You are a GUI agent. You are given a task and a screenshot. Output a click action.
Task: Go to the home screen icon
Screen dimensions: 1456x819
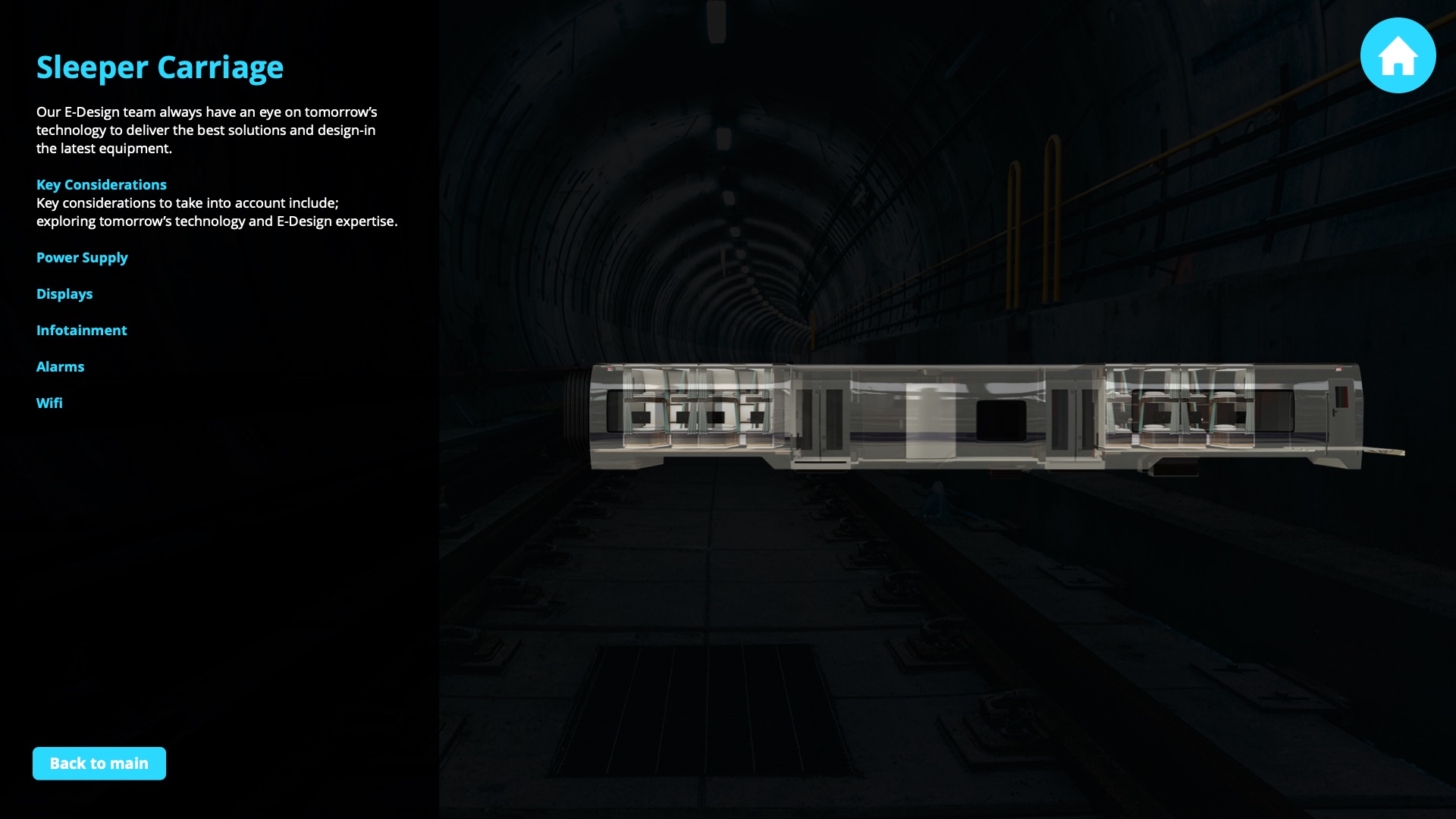[x=1398, y=55]
